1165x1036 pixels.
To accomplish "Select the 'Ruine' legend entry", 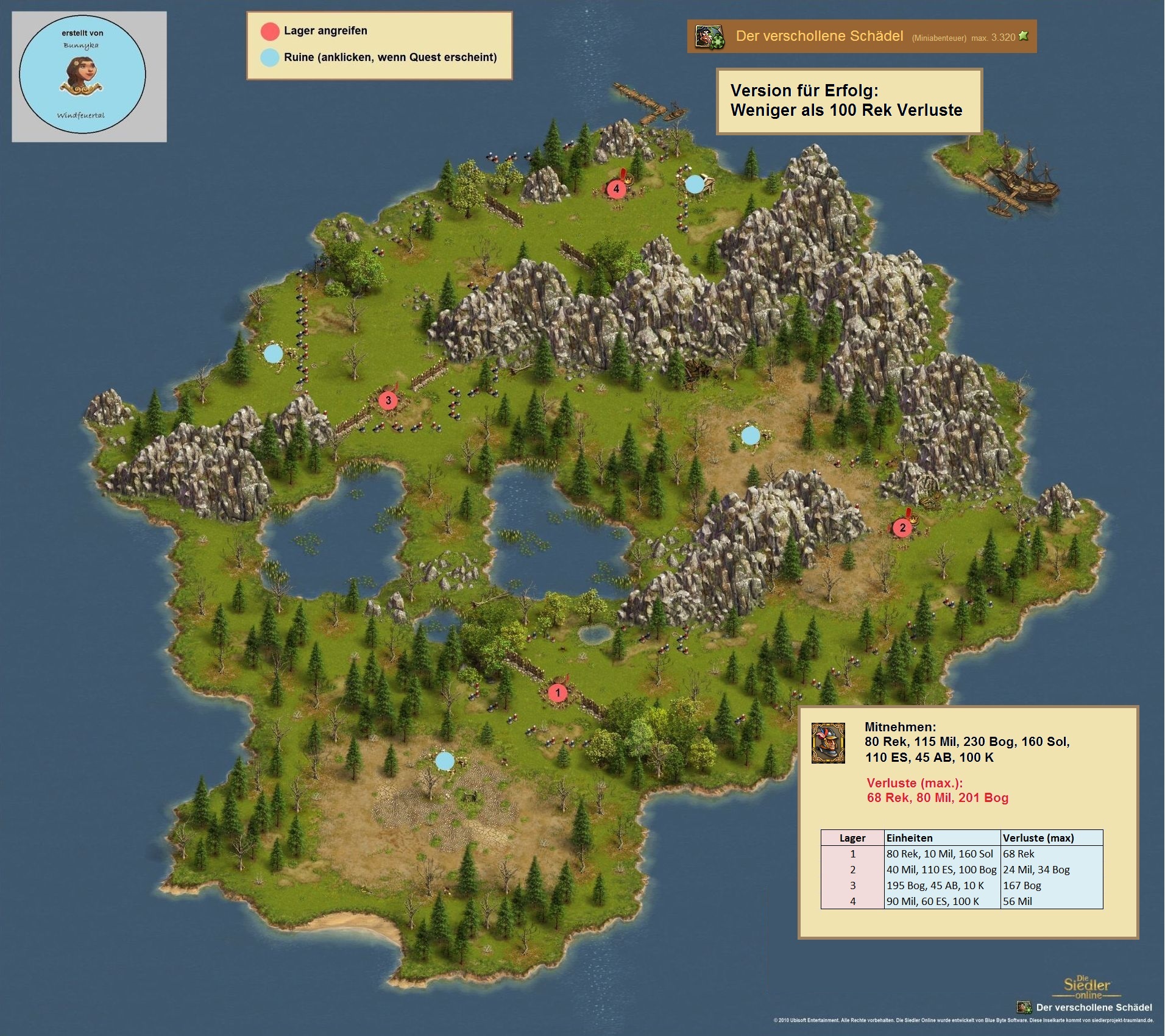I will click(390, 57).
